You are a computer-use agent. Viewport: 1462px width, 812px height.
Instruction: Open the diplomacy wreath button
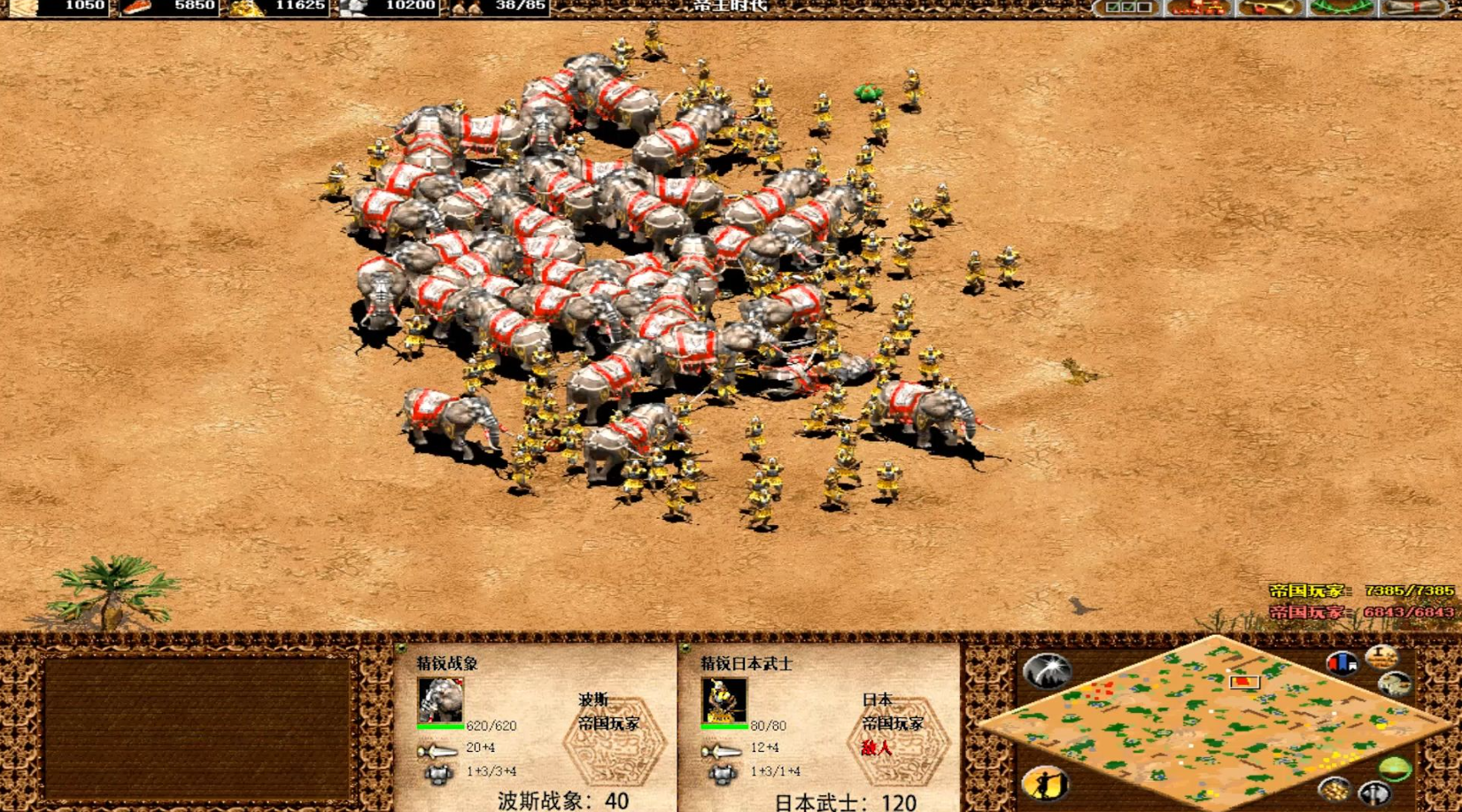click(1341, 7)
